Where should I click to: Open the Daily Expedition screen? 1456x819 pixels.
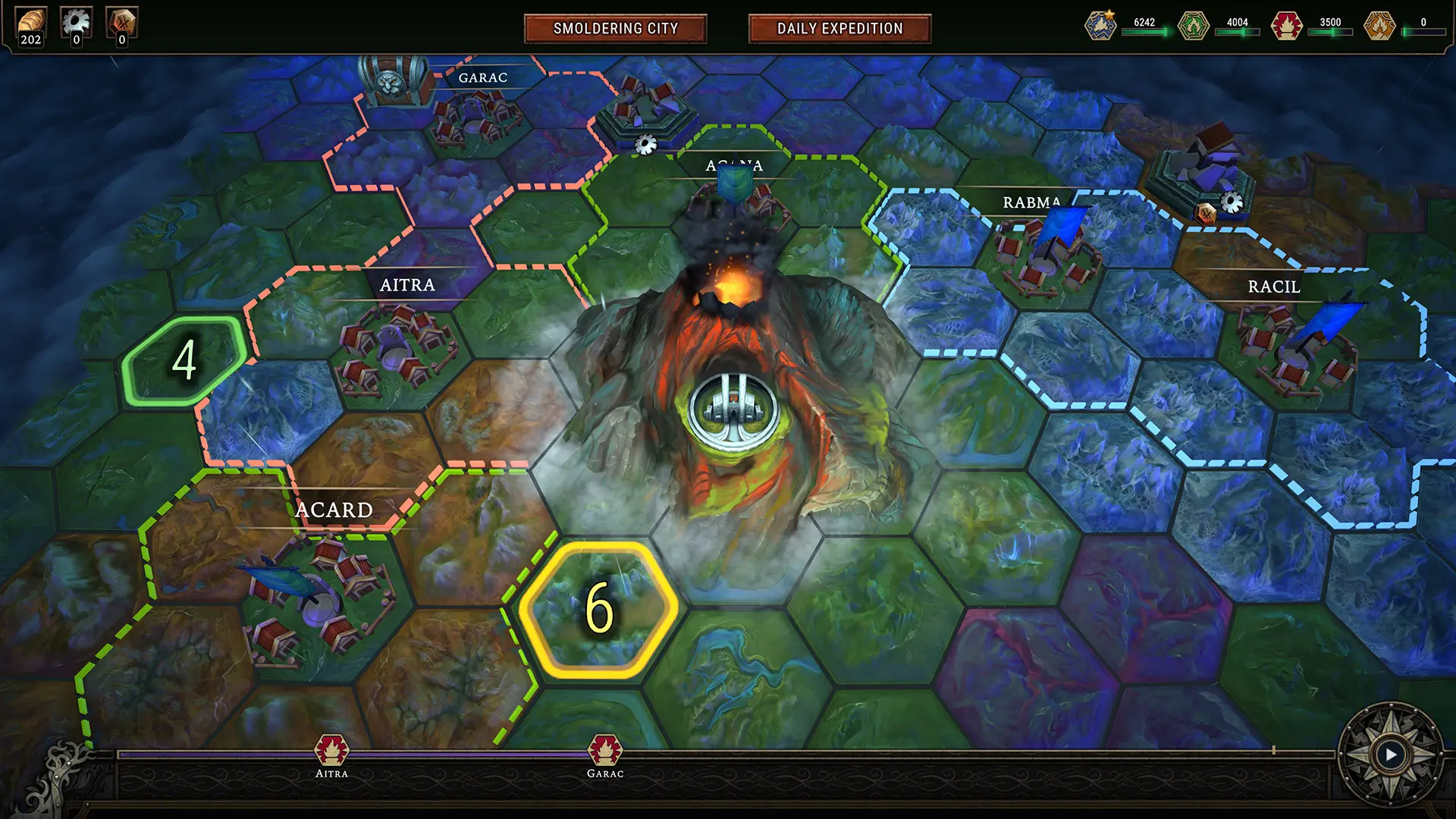[838, 29]
